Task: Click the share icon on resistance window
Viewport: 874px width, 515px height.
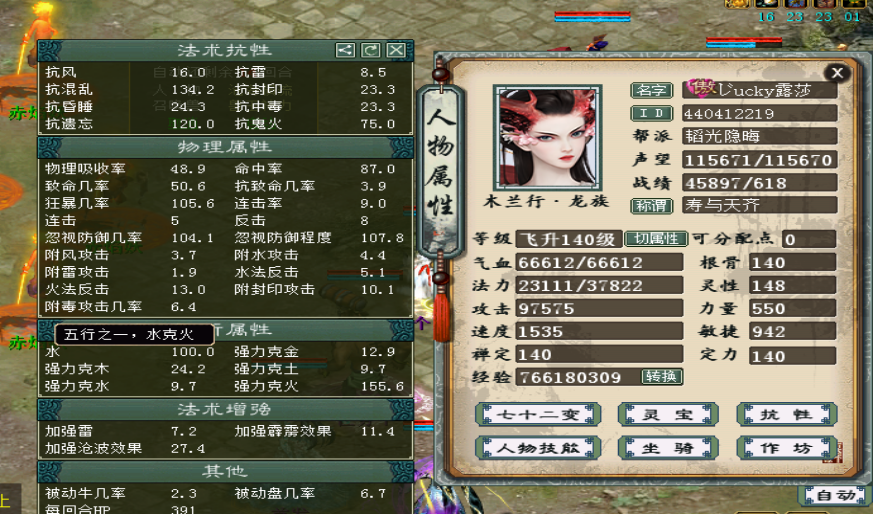Action: (344, 50)
